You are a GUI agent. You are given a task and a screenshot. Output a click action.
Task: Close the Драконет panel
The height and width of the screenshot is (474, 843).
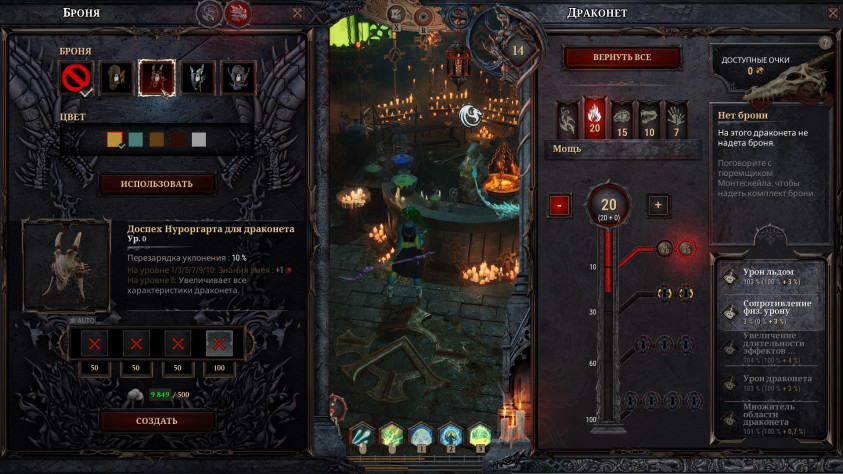[x=827, y=13]
